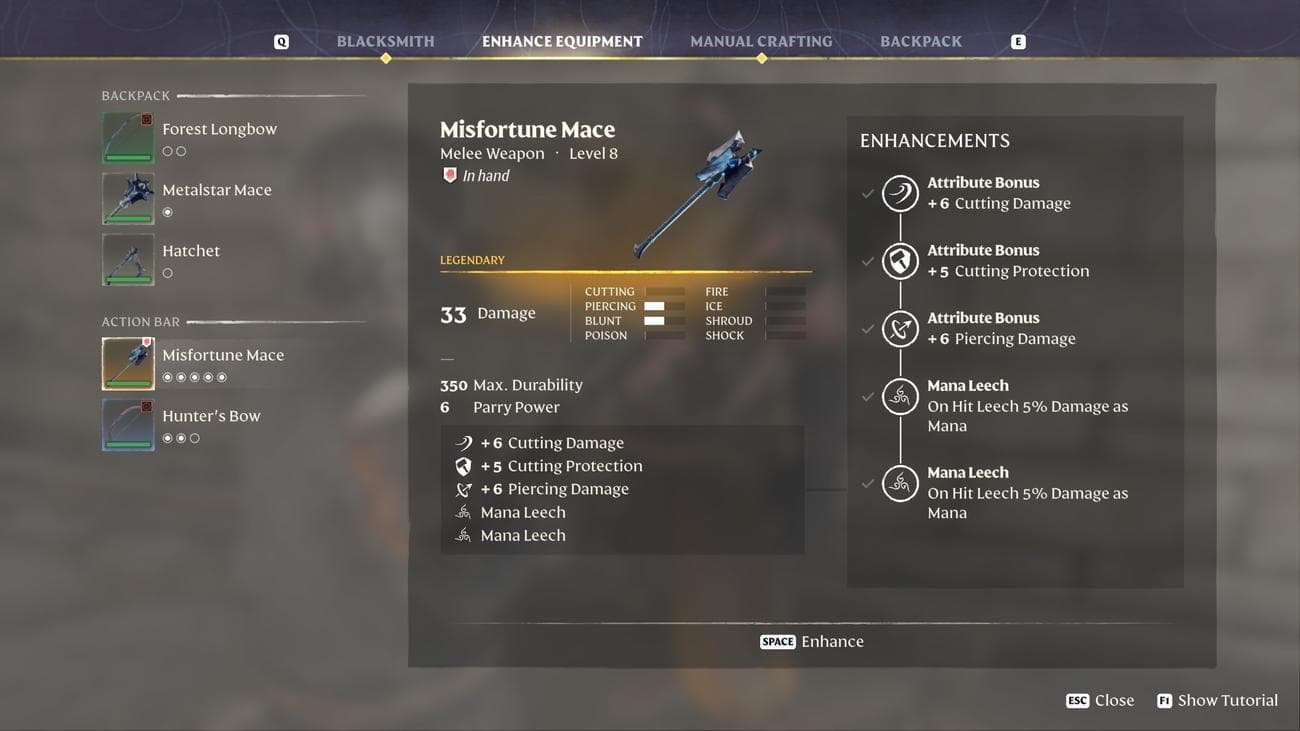Select the Forest Longbow item
1300x731 pixels.
click(219, 130)
